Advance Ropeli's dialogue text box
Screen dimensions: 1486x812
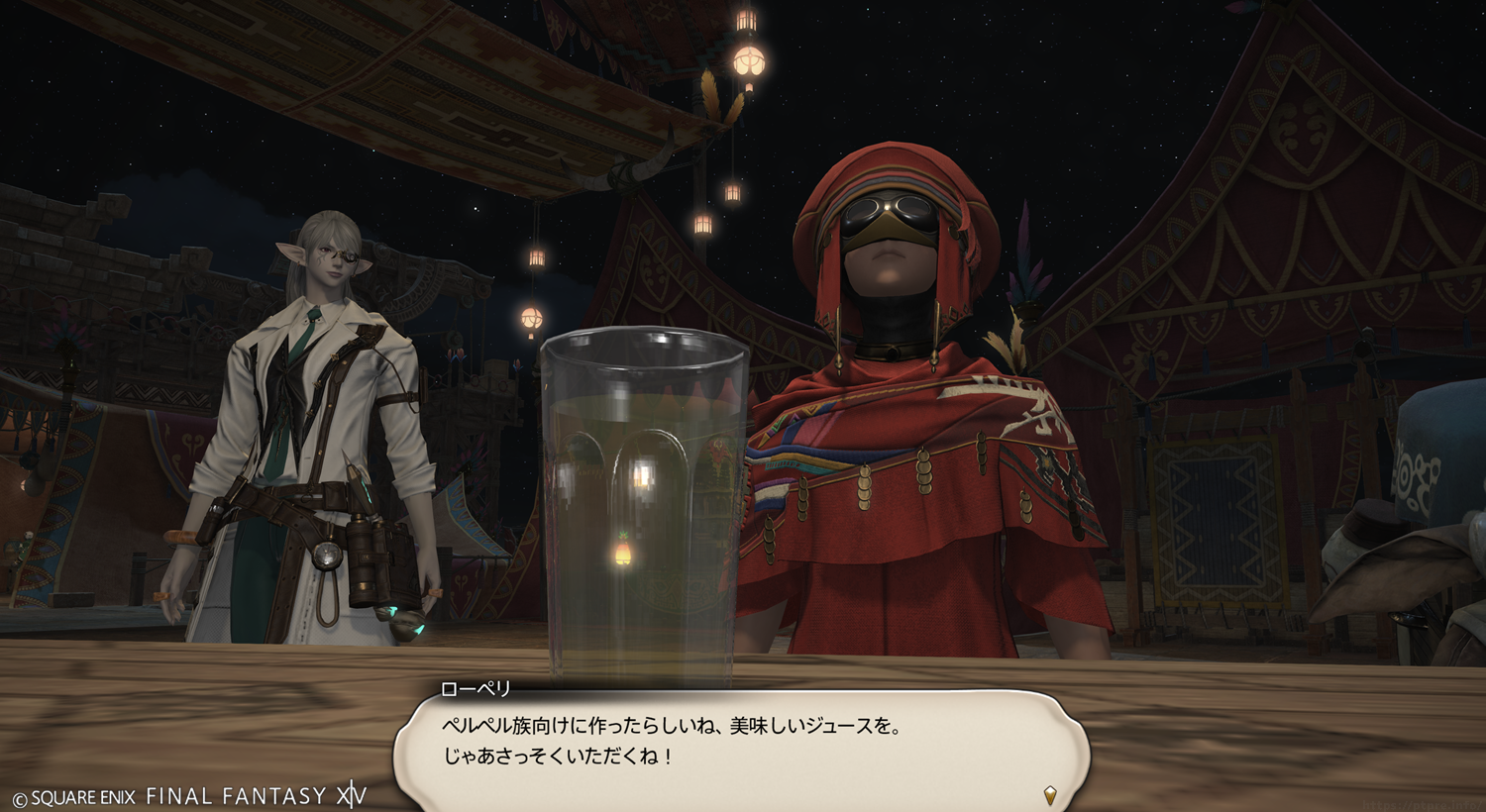tap(741, 745)
